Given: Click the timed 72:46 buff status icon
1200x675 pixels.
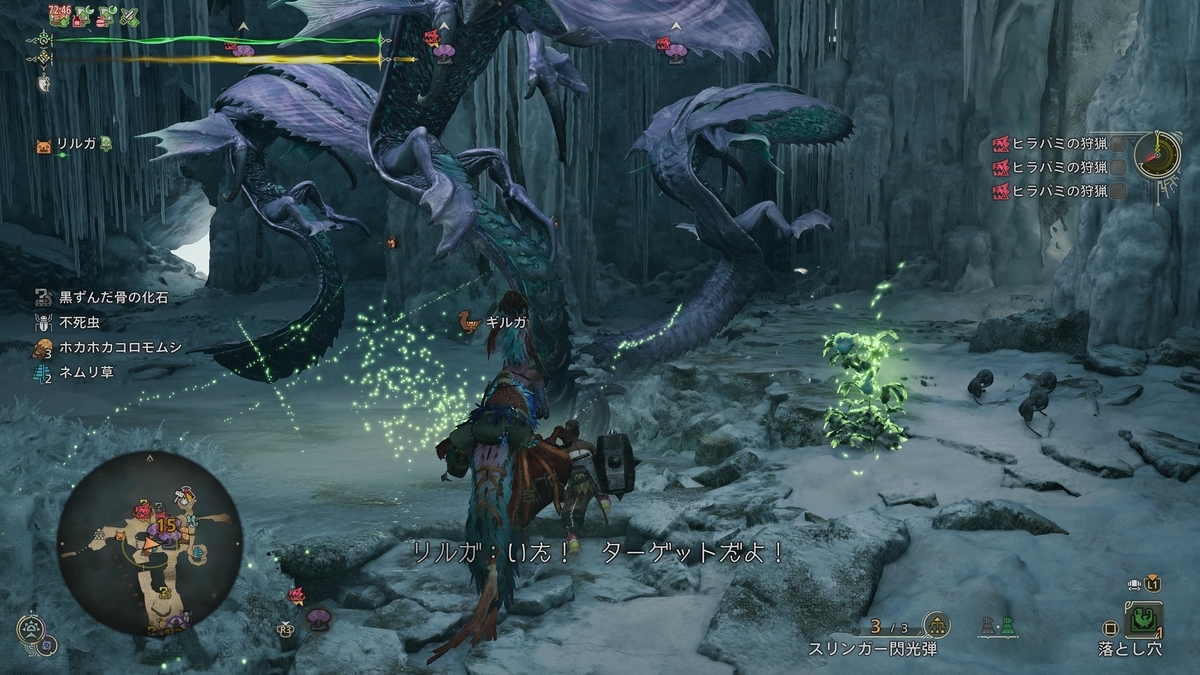Looking at the screenshot, I should 59,15.
